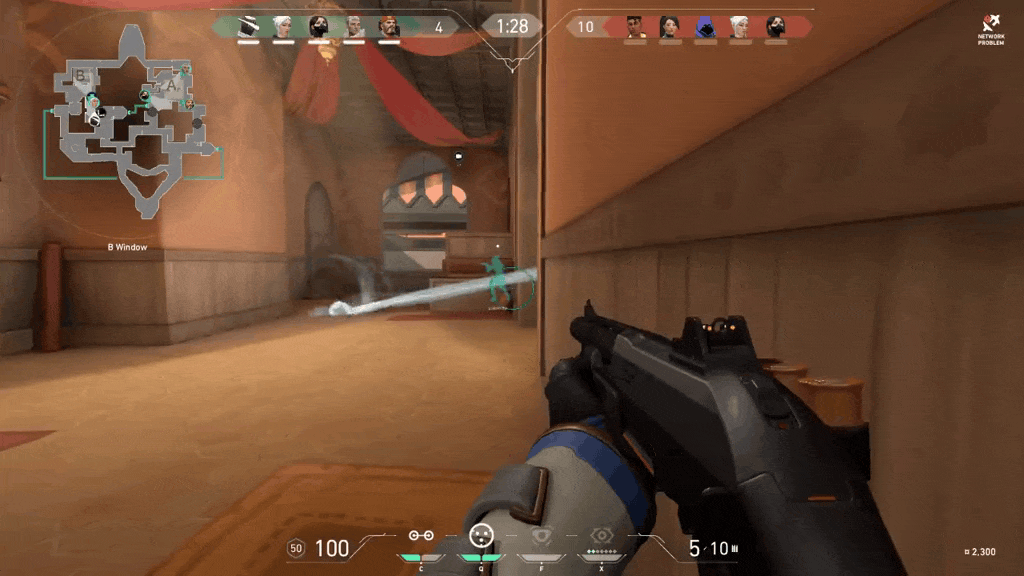Image resolution: width=1024 pixels, height=576 pixels.
Task: Click the white-haired Jett portrait on the green team
Action: tap(283, 27)
